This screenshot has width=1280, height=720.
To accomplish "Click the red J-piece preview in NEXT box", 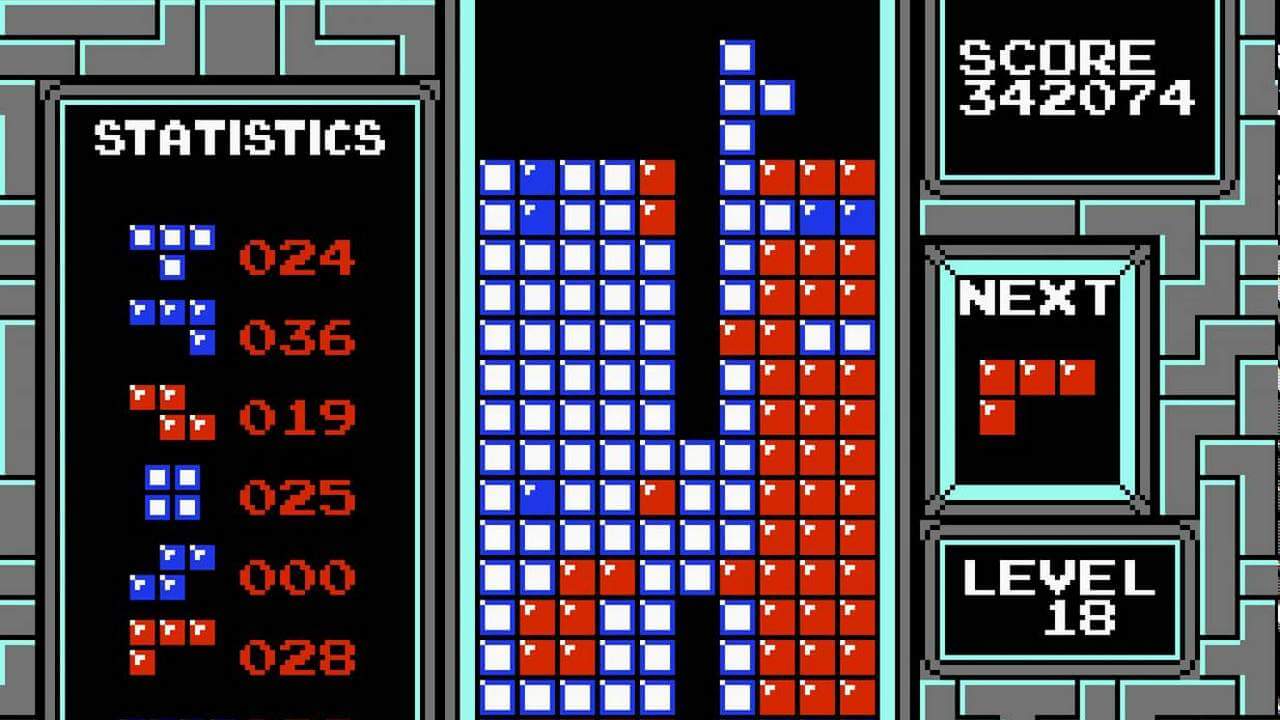I will pos(1030,390).
